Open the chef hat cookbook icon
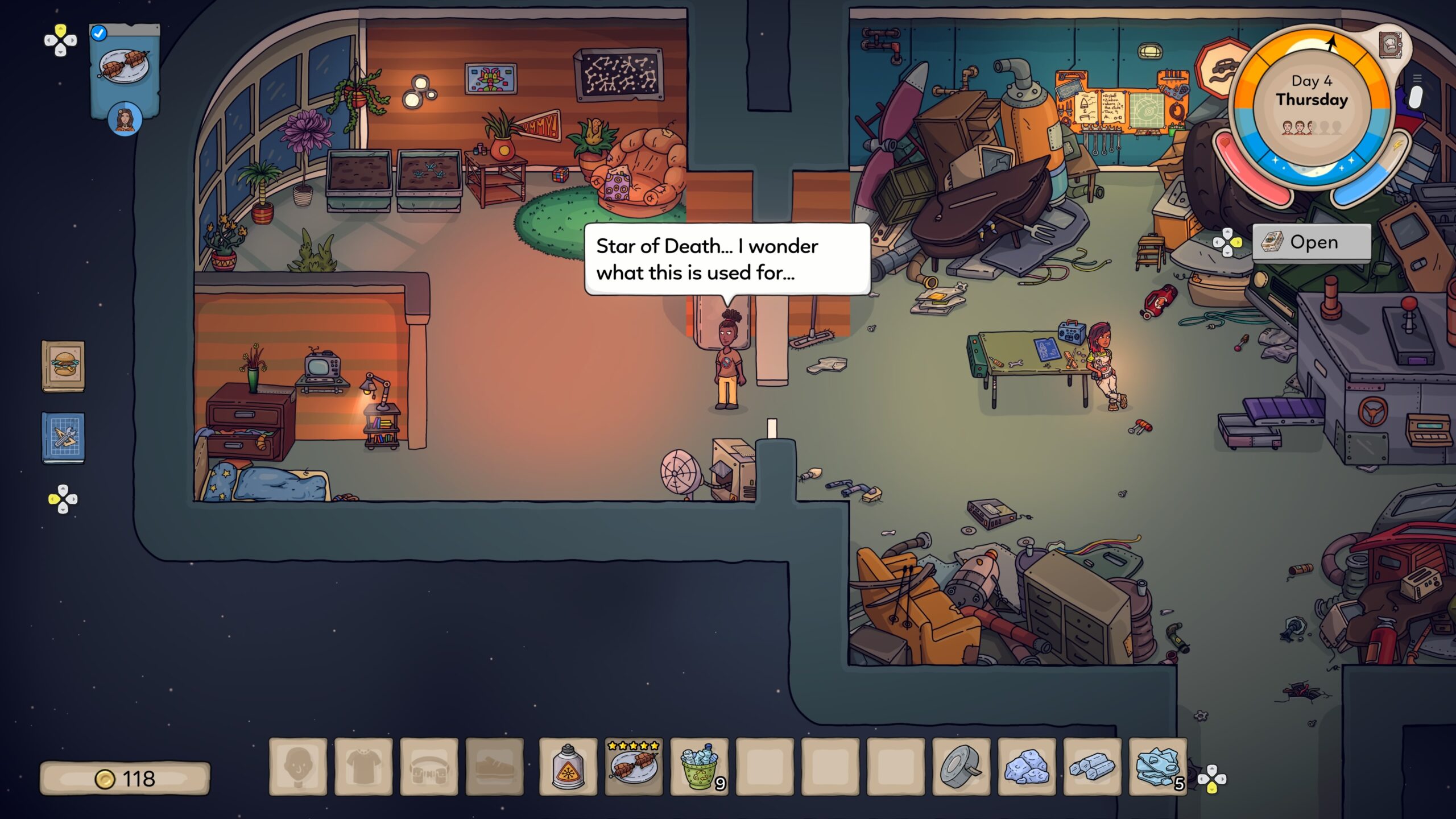Screen dimensions: 1456x819 click(x=1390, y=44)
